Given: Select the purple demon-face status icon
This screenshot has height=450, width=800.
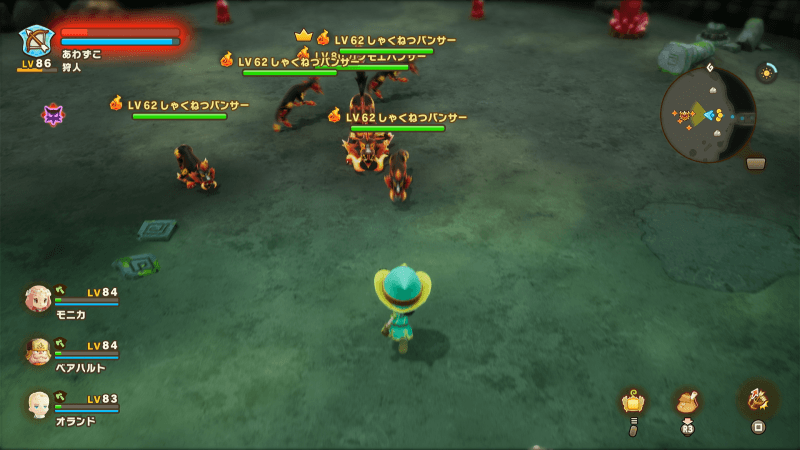Looking at the screenshot, I should click(53, 115).
